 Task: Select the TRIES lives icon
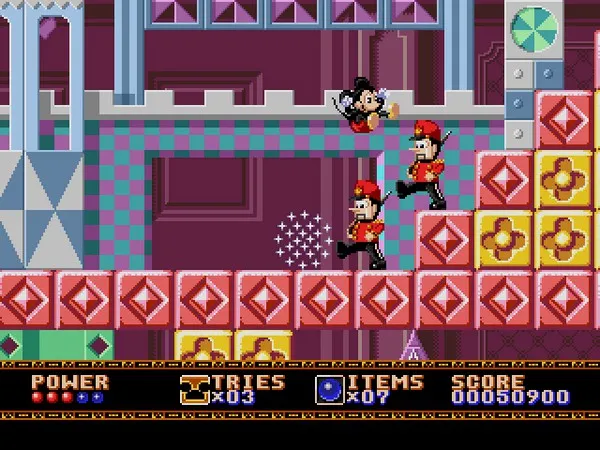(x=195, y=389)
